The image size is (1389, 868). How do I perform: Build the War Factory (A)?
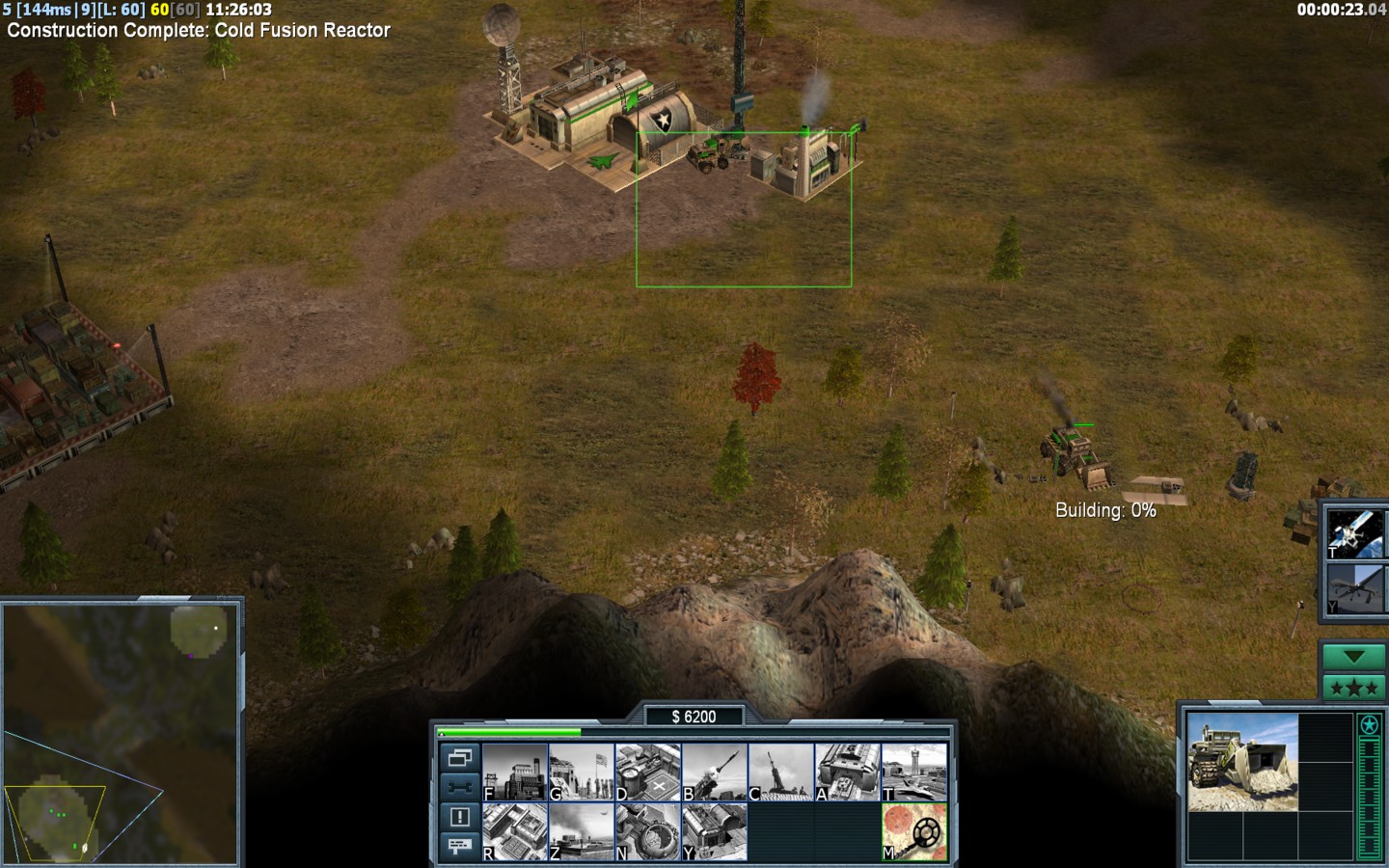click(848, 772)
